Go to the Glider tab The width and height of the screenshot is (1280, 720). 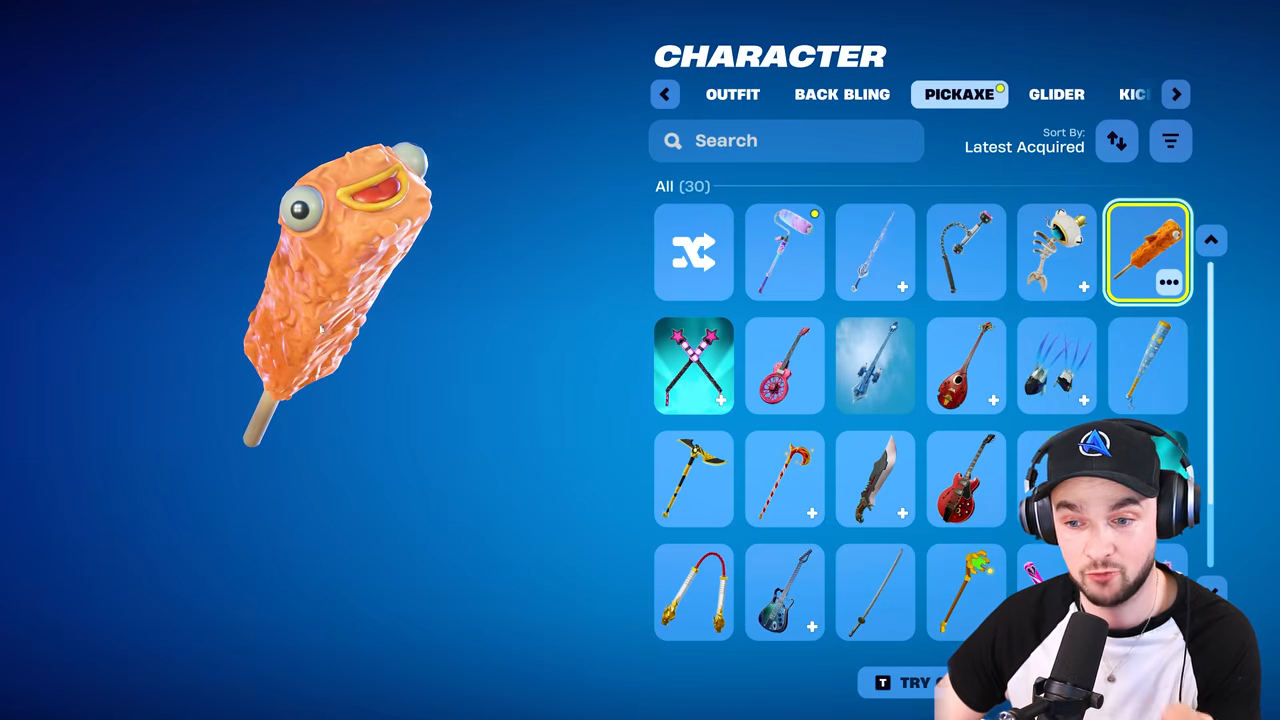coord(1056,94)
